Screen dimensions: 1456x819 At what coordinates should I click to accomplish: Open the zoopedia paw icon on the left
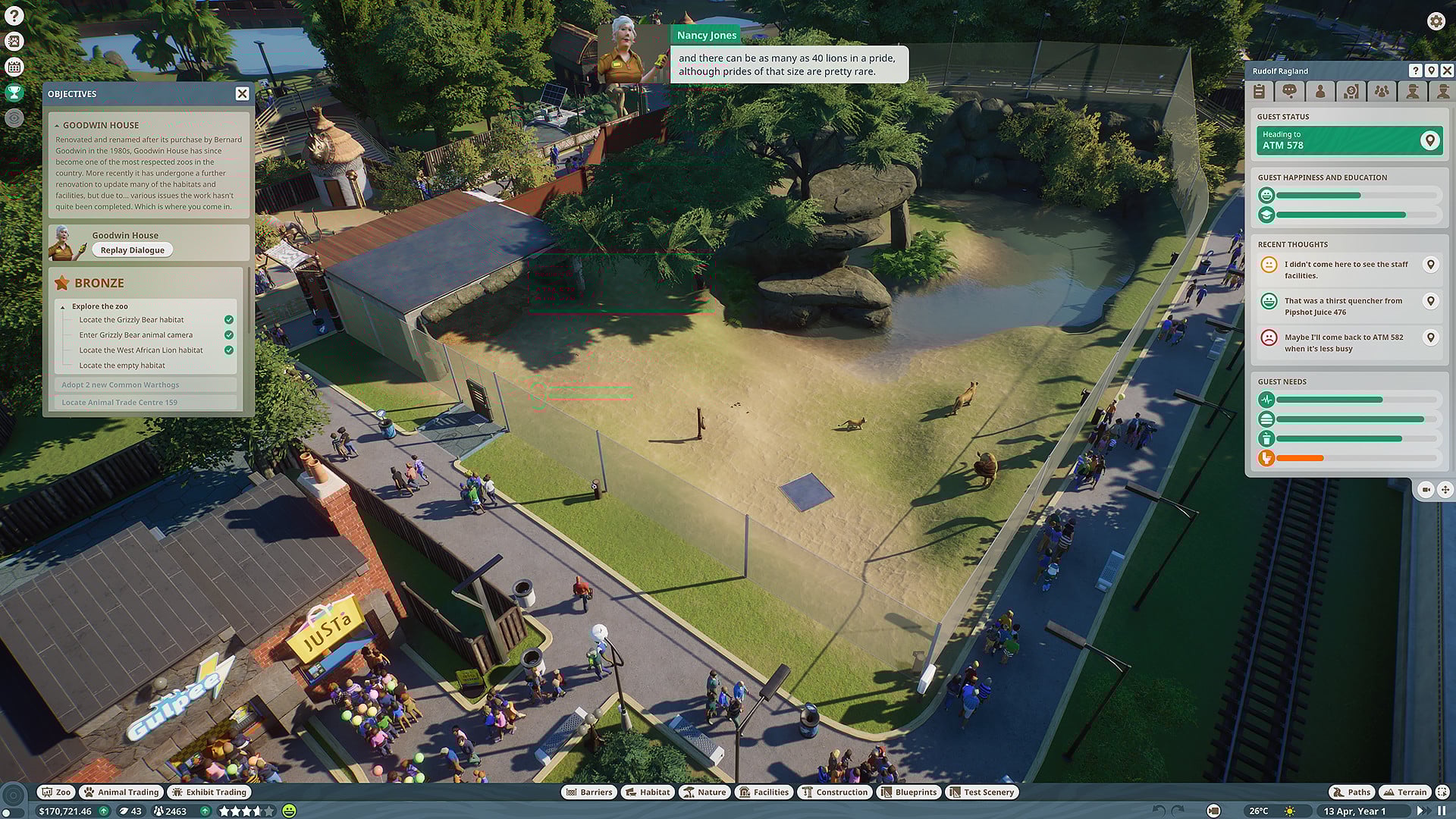13,40
